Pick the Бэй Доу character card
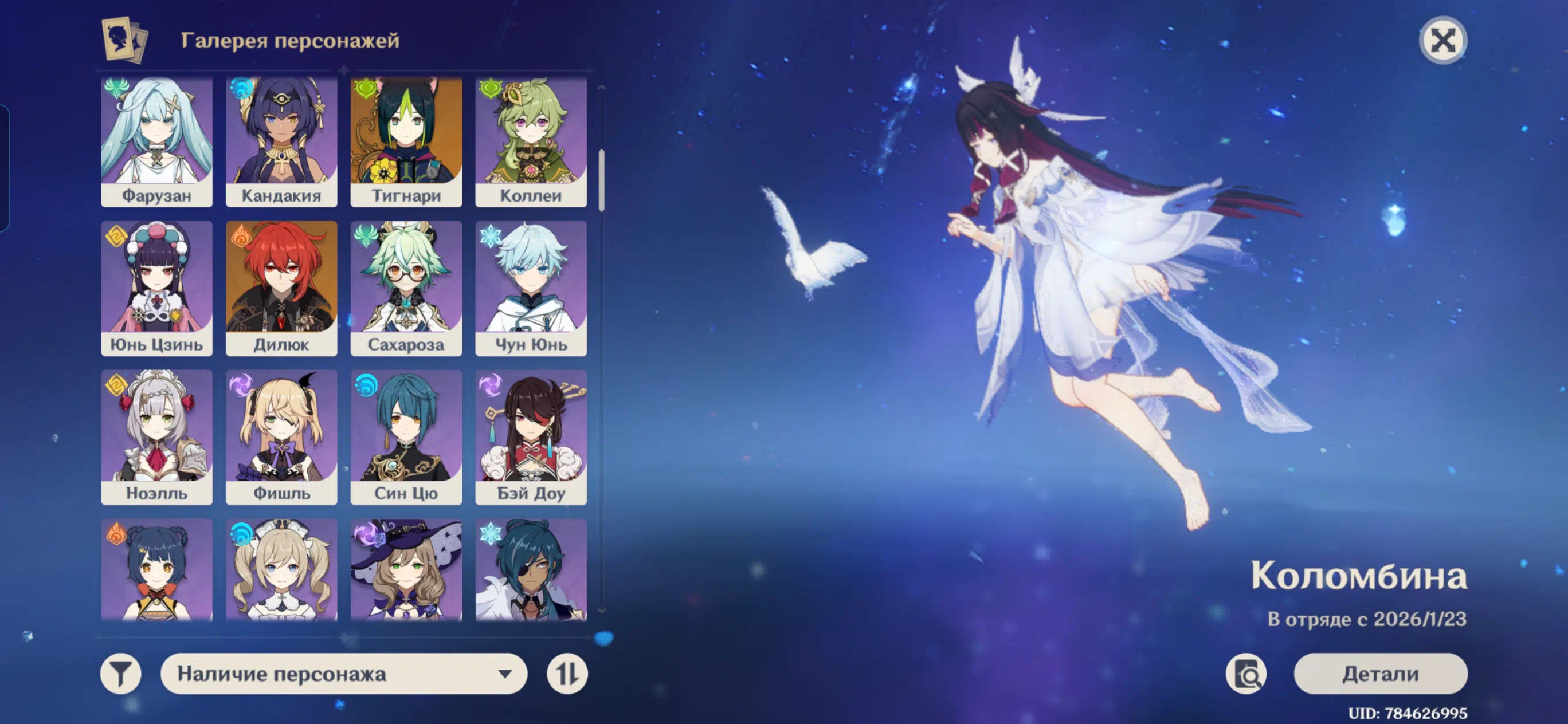Viewport: 1568px width, 724px height. [531, 437]
